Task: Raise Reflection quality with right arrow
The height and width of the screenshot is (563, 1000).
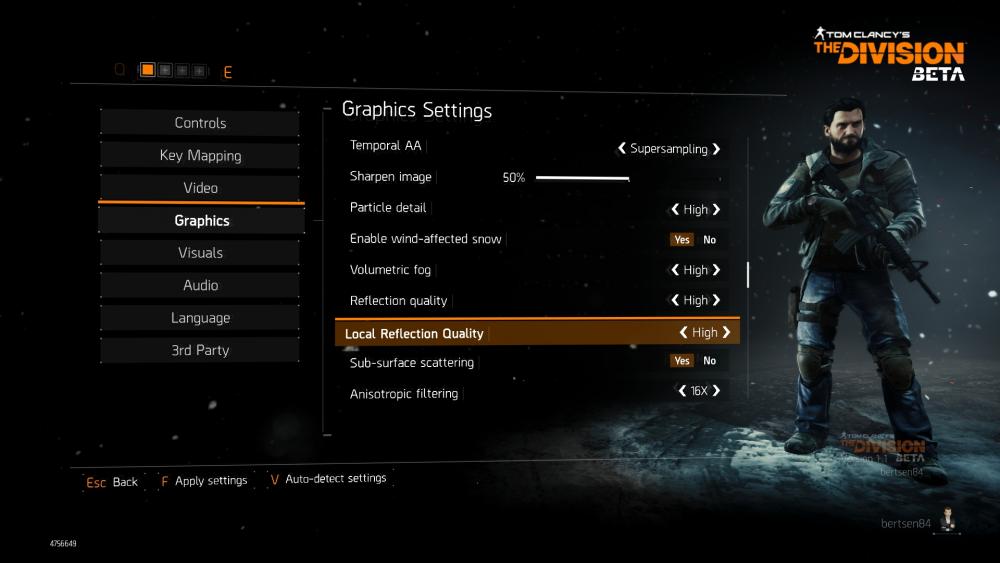Action: coord(716,300)
